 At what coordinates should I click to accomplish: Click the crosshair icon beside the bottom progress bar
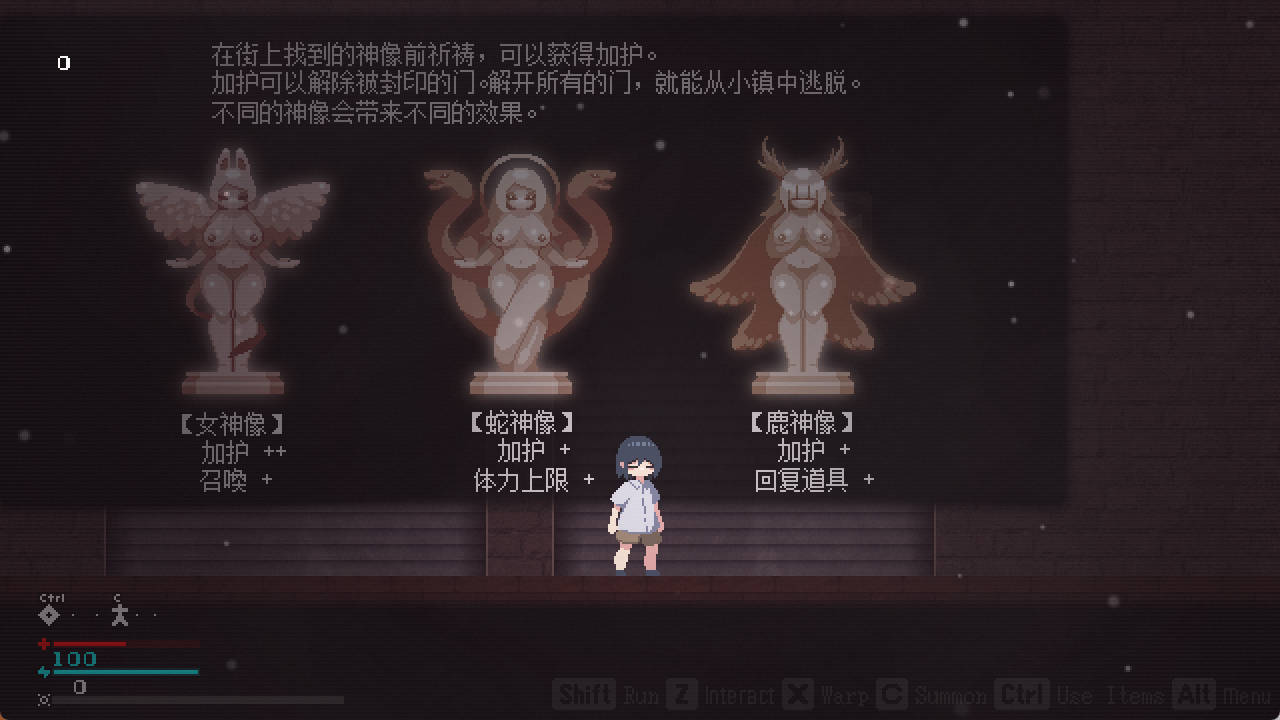tap(43, 700)
